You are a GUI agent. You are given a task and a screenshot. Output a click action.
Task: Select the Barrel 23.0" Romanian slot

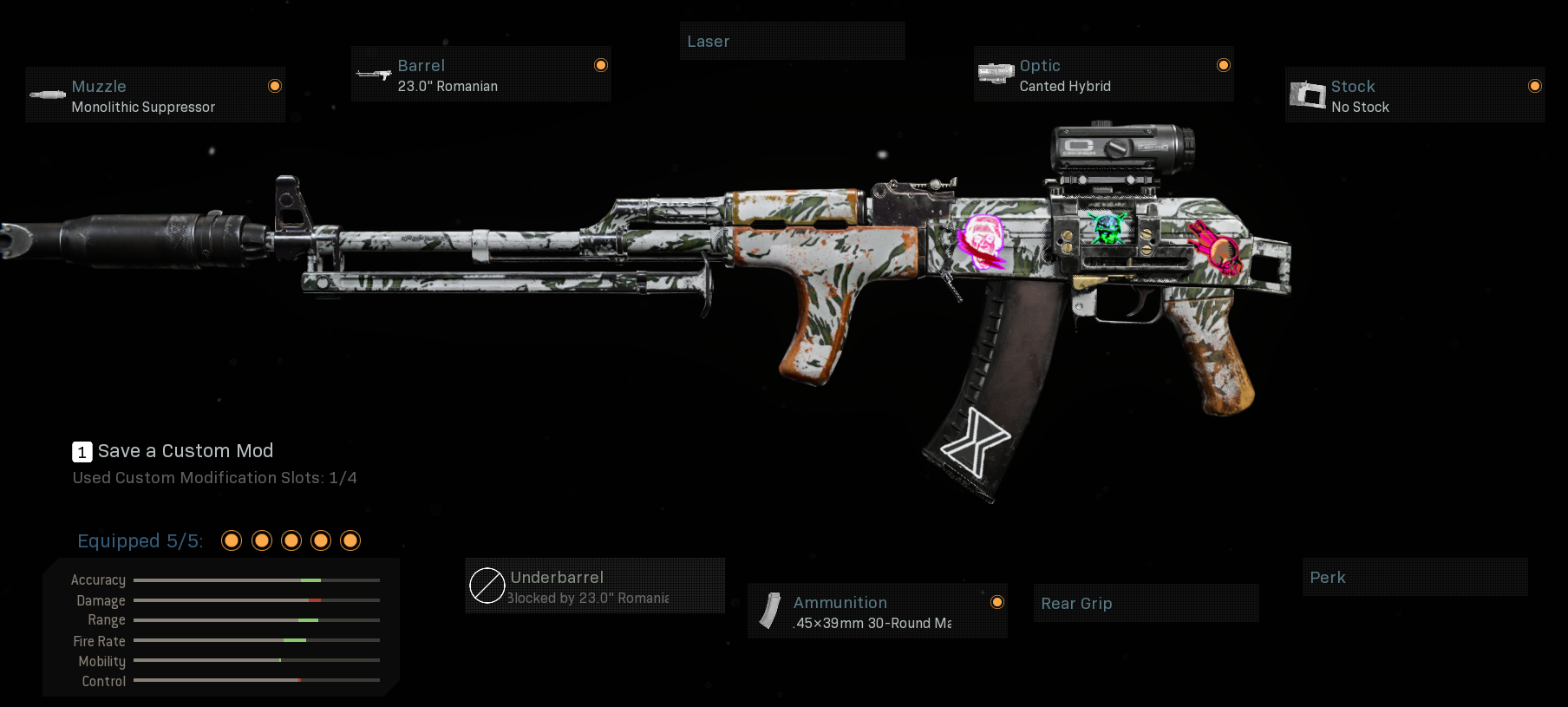pyautogui.click(x=480, y=75)
